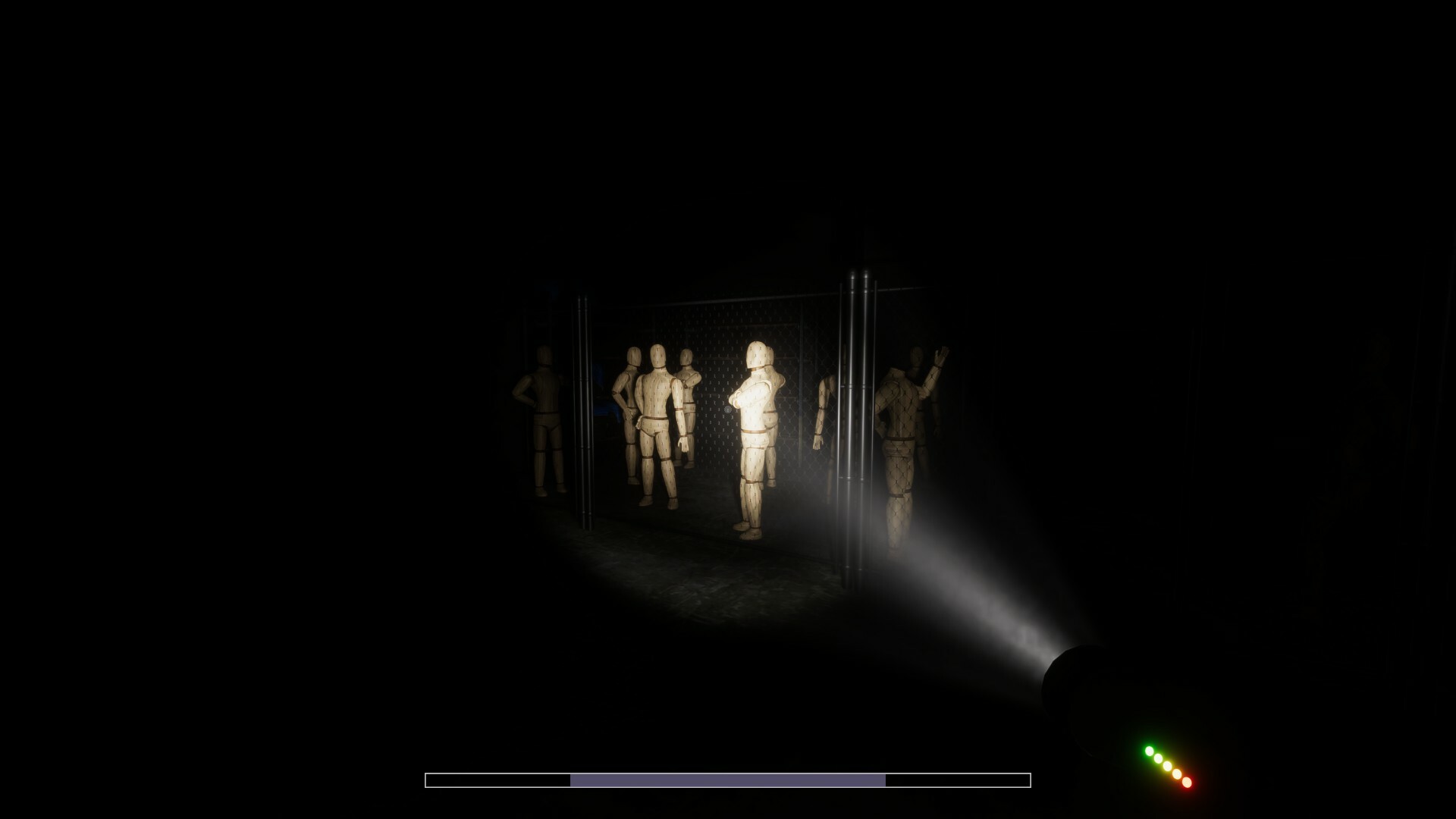Click the orange LED next to the red one

[1176, 773]
